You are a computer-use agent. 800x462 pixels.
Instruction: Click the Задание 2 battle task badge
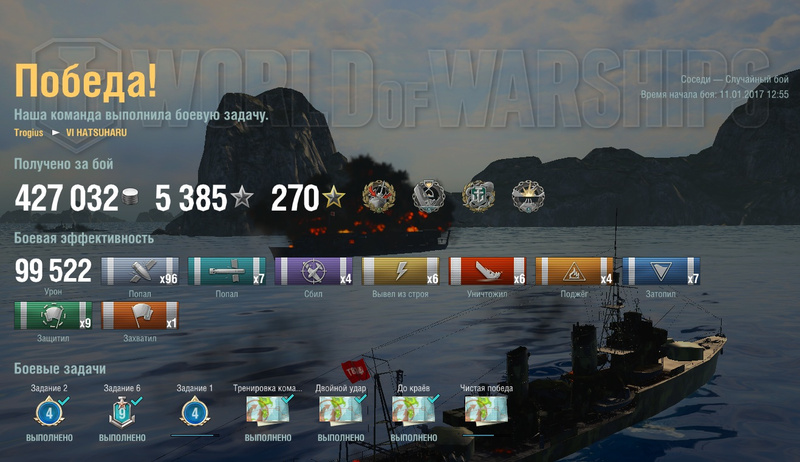click(49, 411)
